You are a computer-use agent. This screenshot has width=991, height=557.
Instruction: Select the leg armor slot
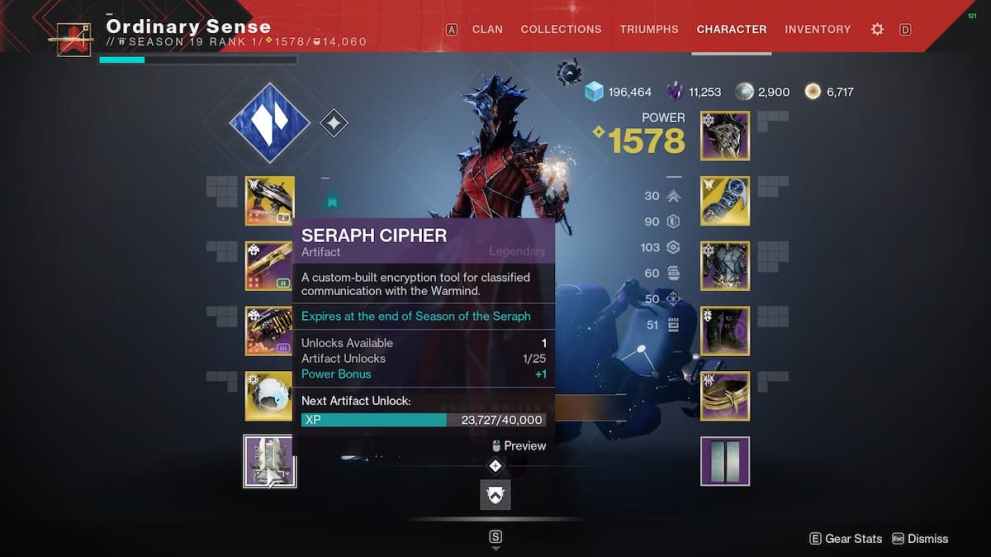[725, 331]
